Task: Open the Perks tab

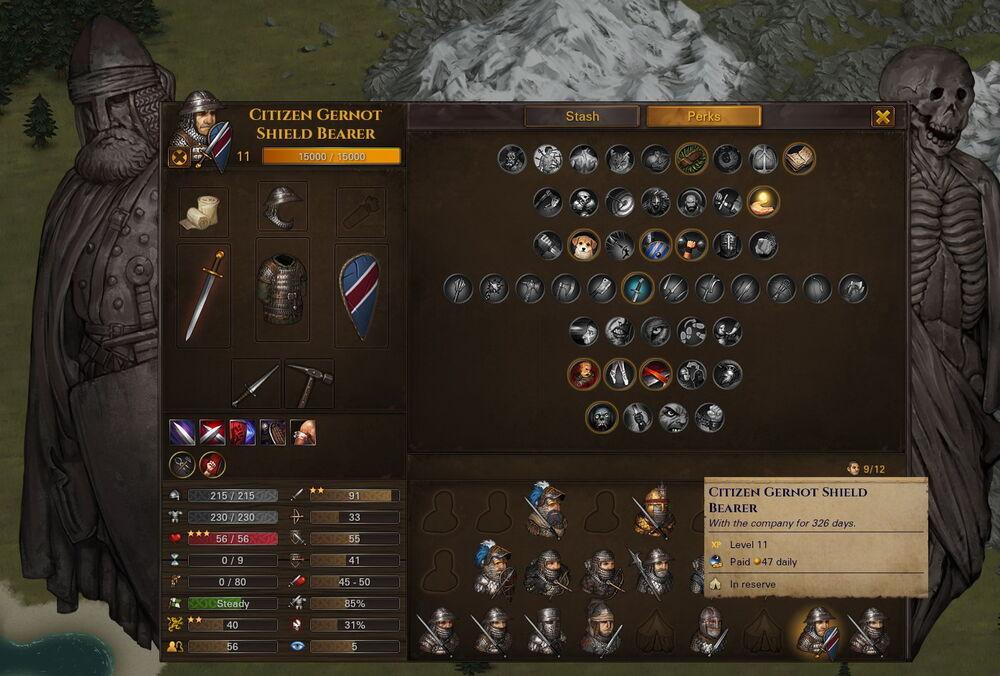Action: coord(703,116)
